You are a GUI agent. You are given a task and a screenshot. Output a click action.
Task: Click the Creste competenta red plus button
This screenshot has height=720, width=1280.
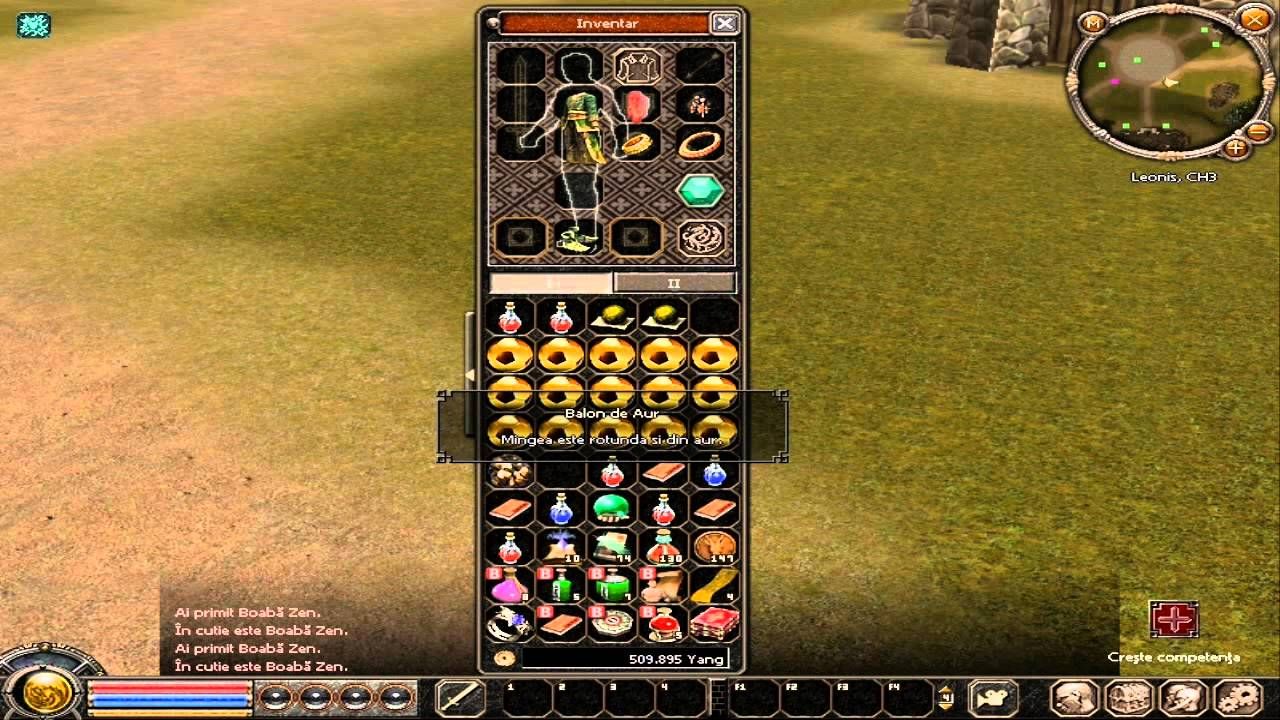coord(1173,620)
